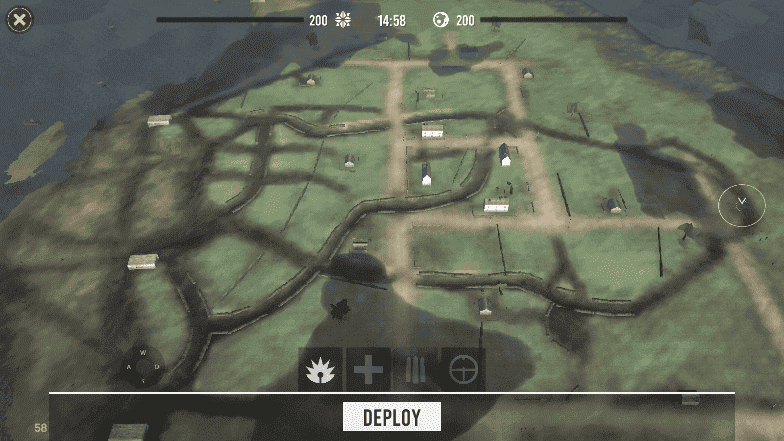Image resolution: width=784 pixels, height=441 pixels.
Task: Select the support class bullets icon
Action: click(x=415, y=370)
